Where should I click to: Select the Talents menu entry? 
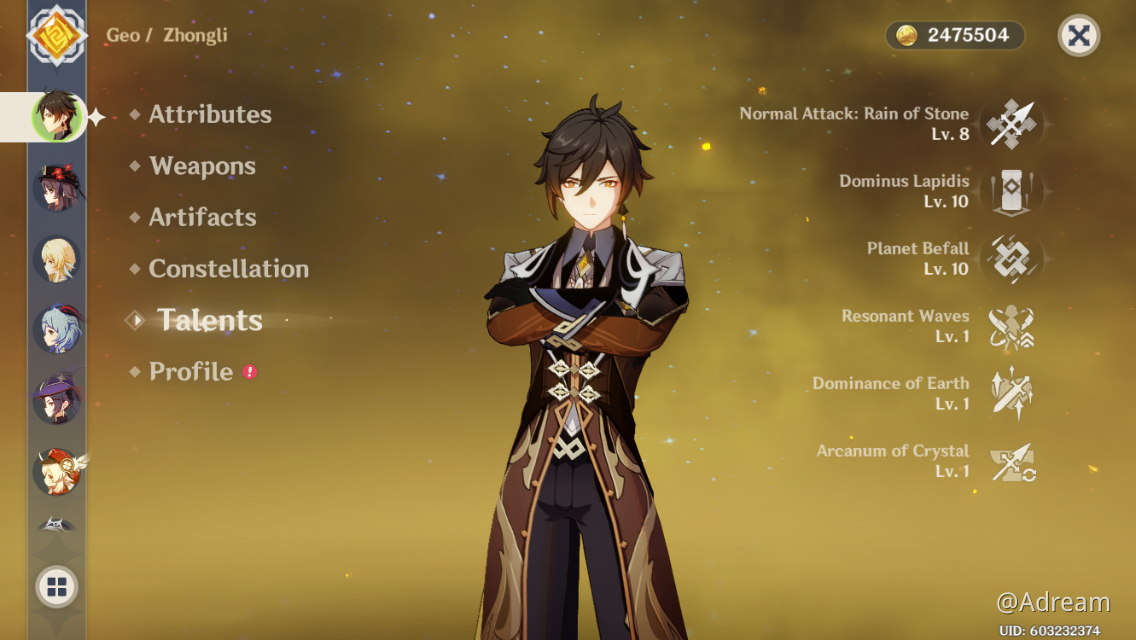[x=210, y=320]
